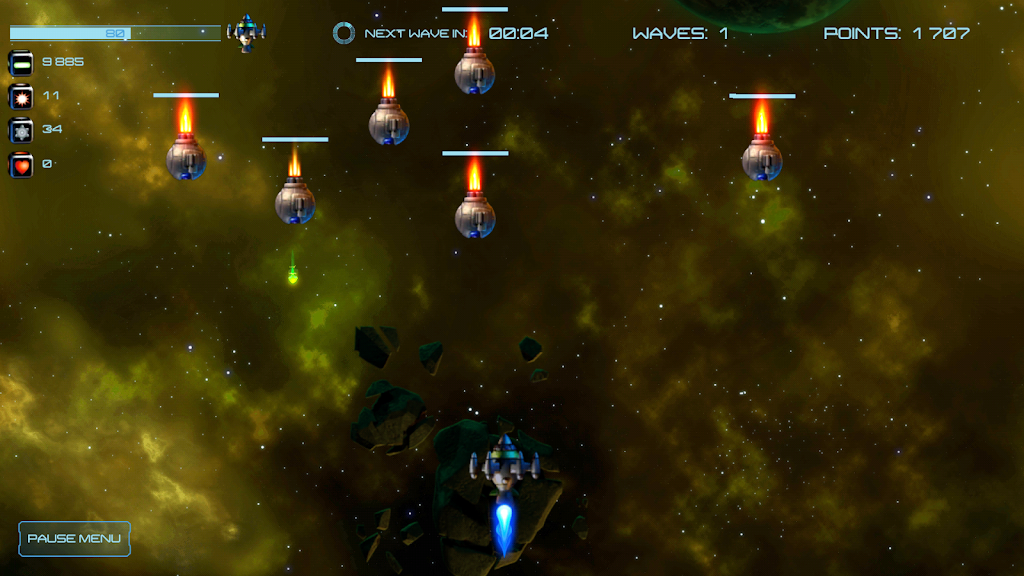1024x576 pixels.
Task: Use the red heart health item
Action: pyautogui.click(x=21, y=164)
